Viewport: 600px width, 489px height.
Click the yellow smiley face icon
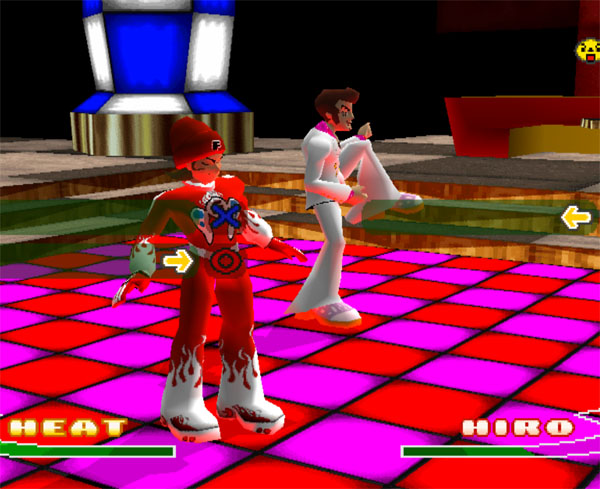[x=587, y=48]
